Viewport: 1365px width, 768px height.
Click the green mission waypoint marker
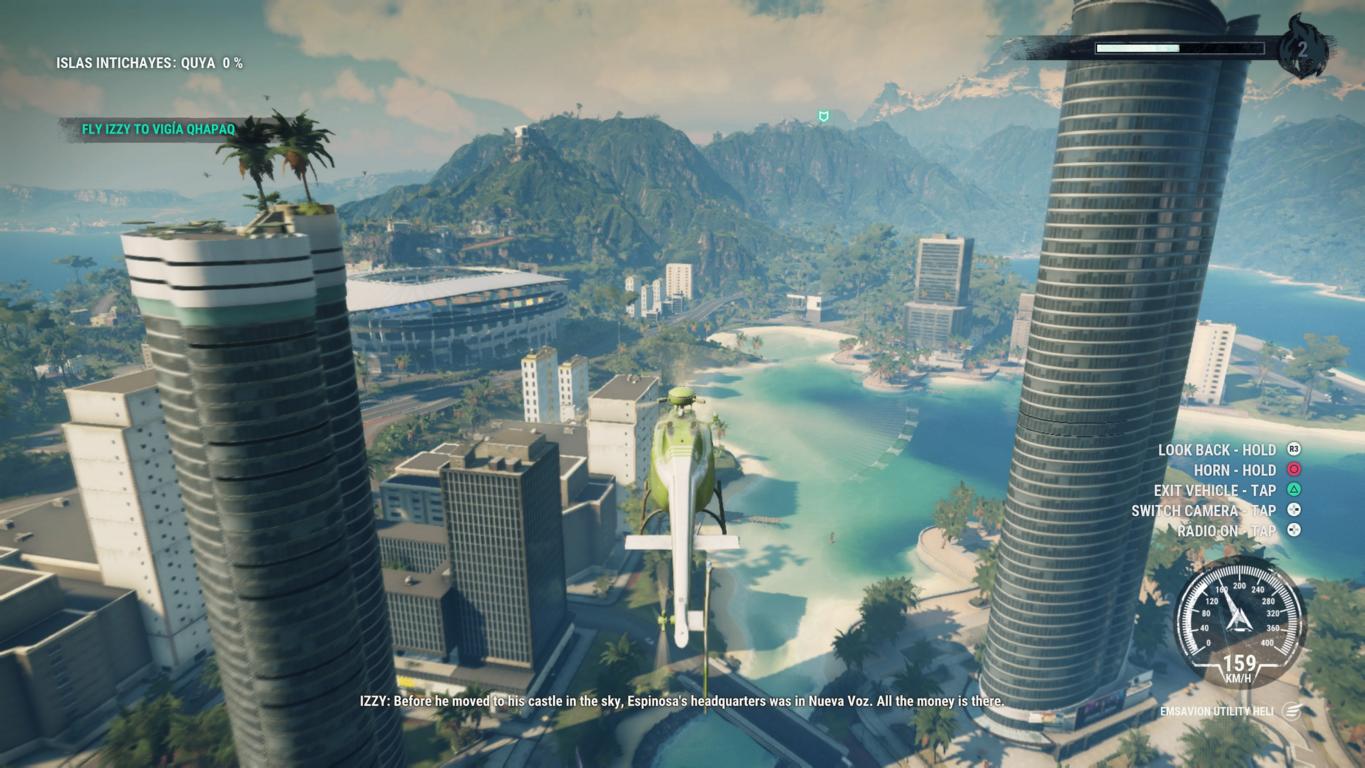pos(823,117)
